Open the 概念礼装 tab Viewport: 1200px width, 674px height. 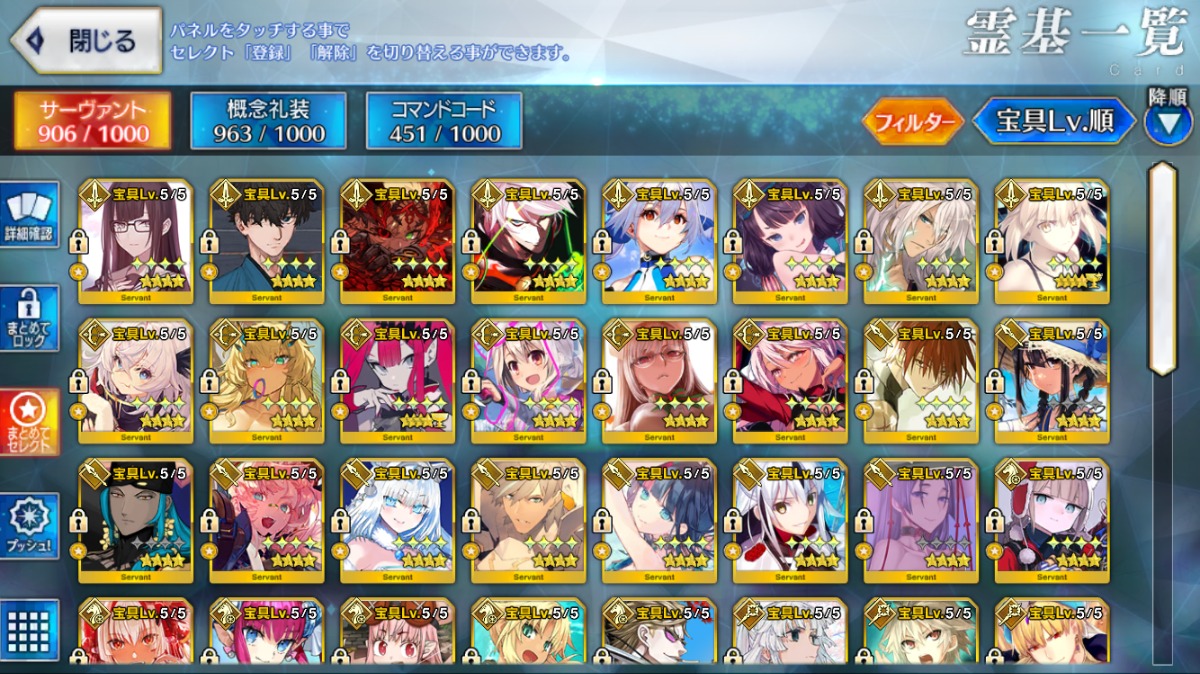[x=268, y=121]
